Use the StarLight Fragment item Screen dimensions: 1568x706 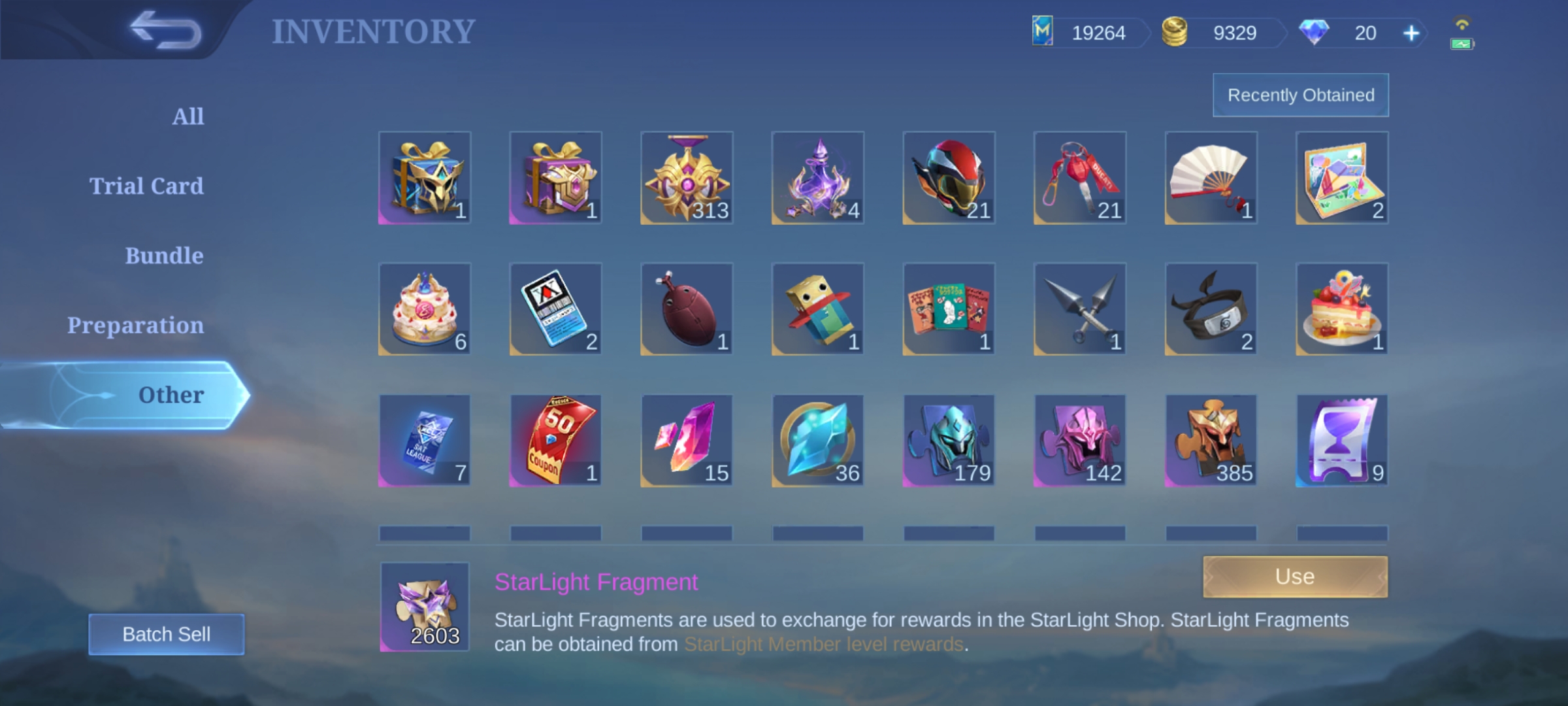(x=1295, y=577)
